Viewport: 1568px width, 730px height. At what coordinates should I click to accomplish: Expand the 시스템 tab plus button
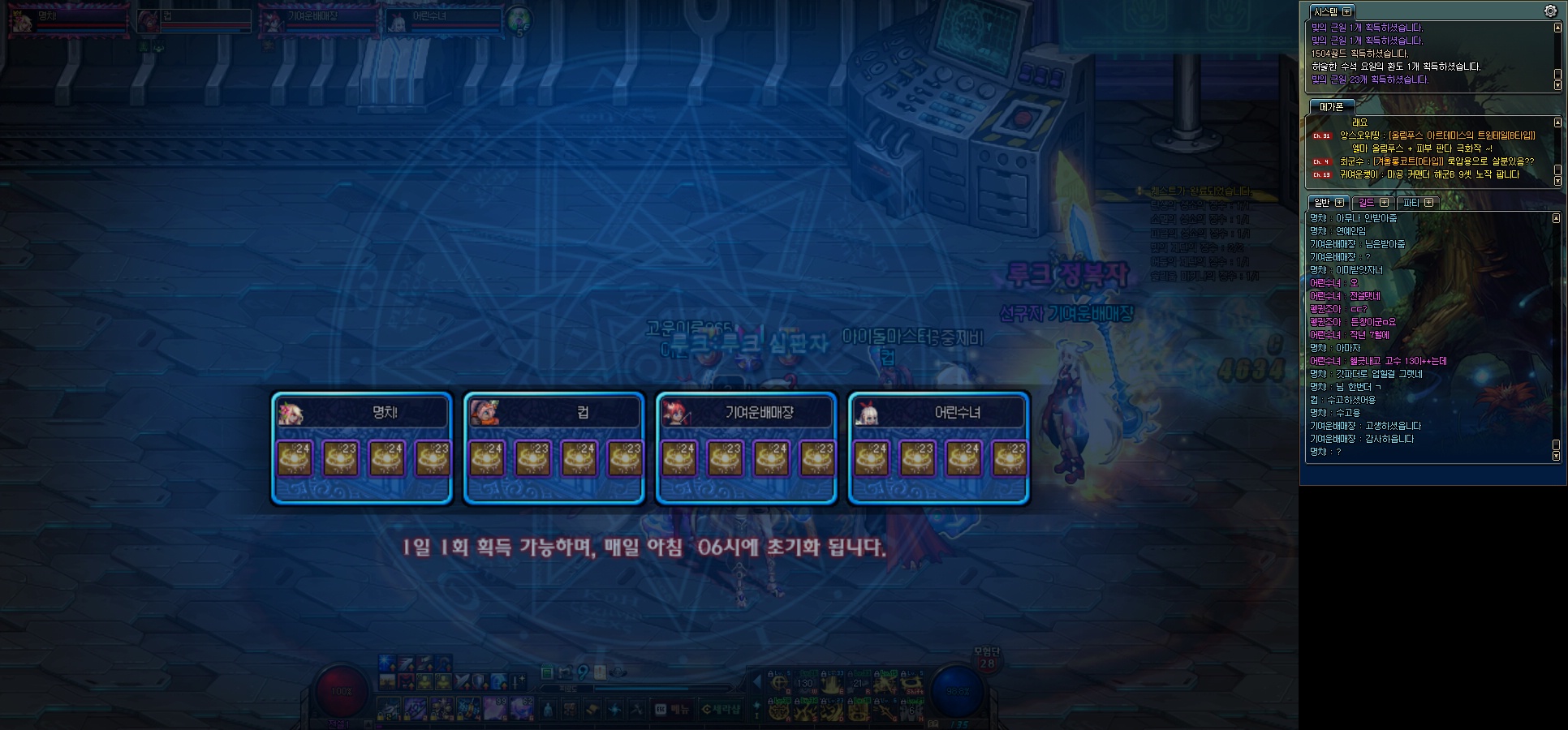[x=1347, y=11]
